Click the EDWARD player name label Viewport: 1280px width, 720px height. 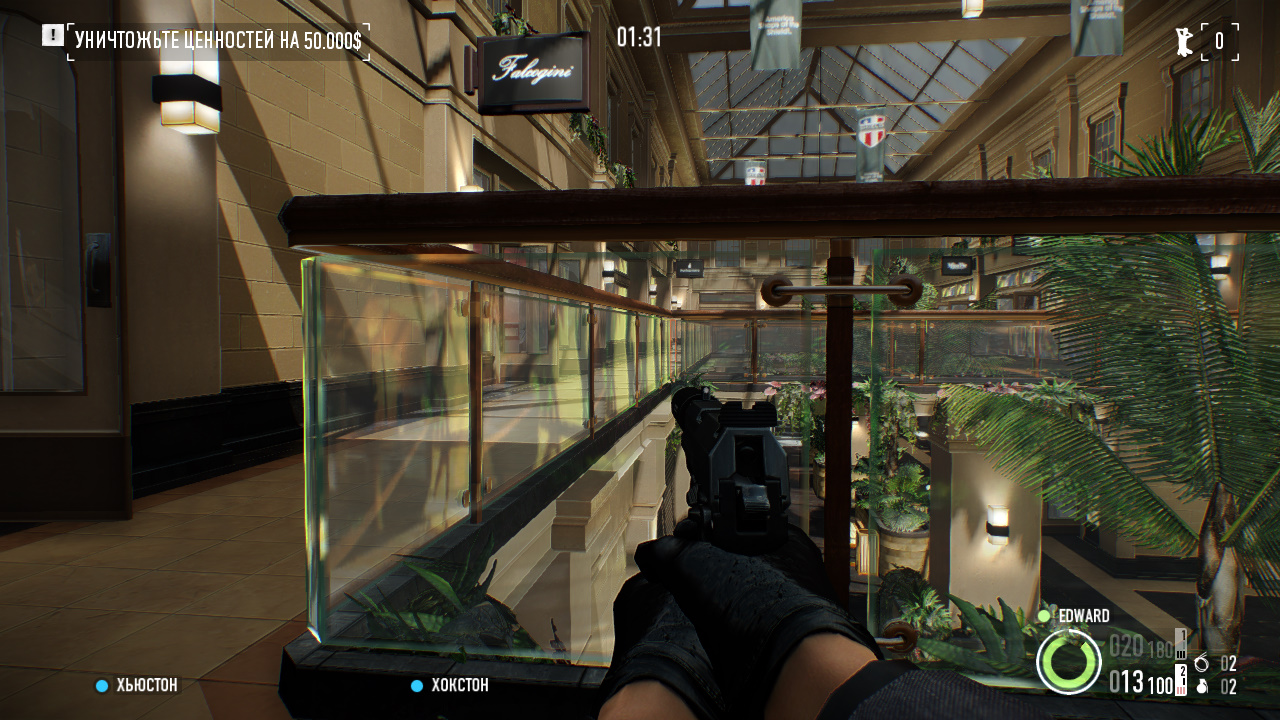1083,616
